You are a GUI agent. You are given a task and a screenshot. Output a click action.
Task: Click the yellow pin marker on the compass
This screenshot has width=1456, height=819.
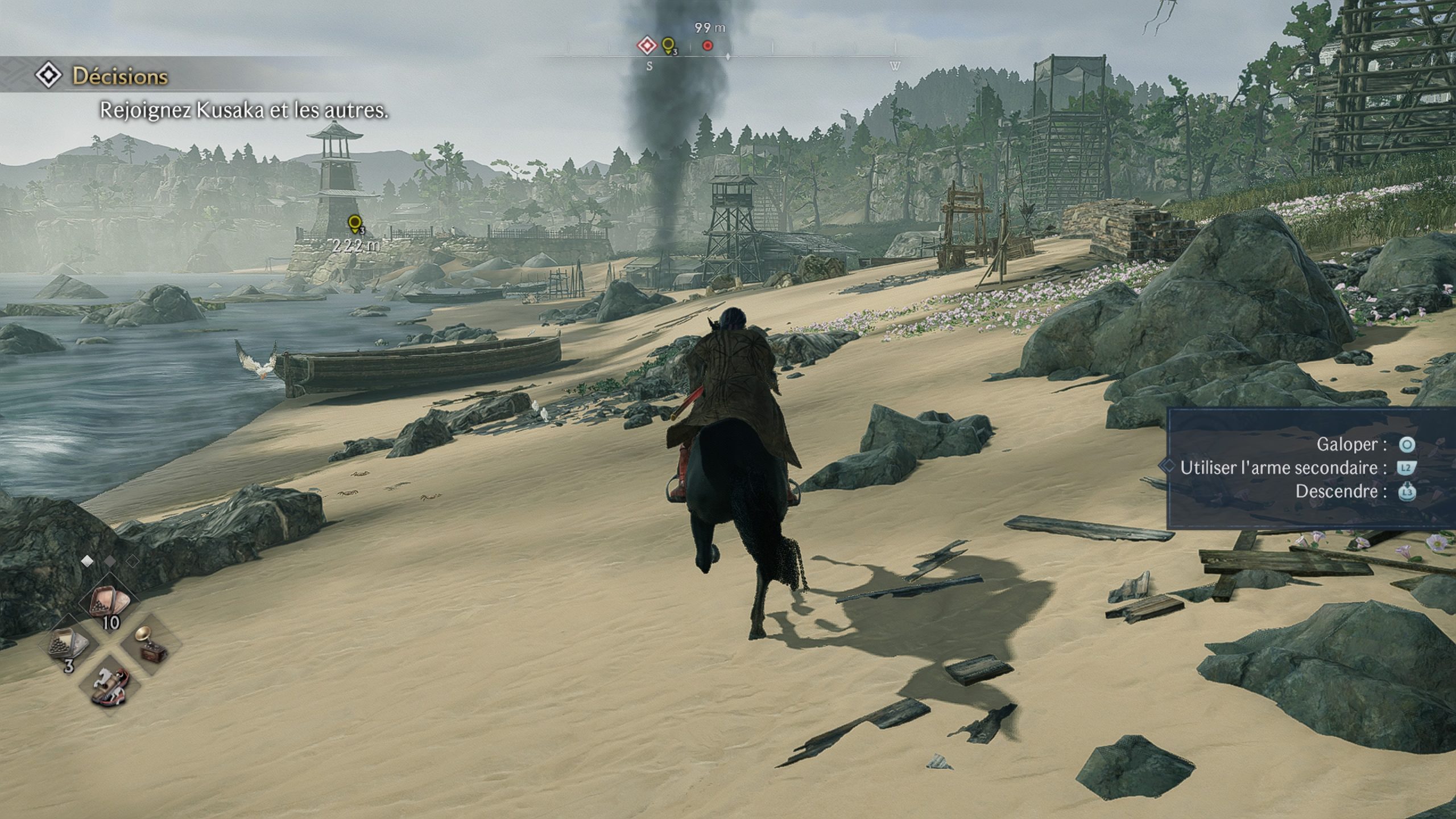pyautogui.click(x=669, y=45)
